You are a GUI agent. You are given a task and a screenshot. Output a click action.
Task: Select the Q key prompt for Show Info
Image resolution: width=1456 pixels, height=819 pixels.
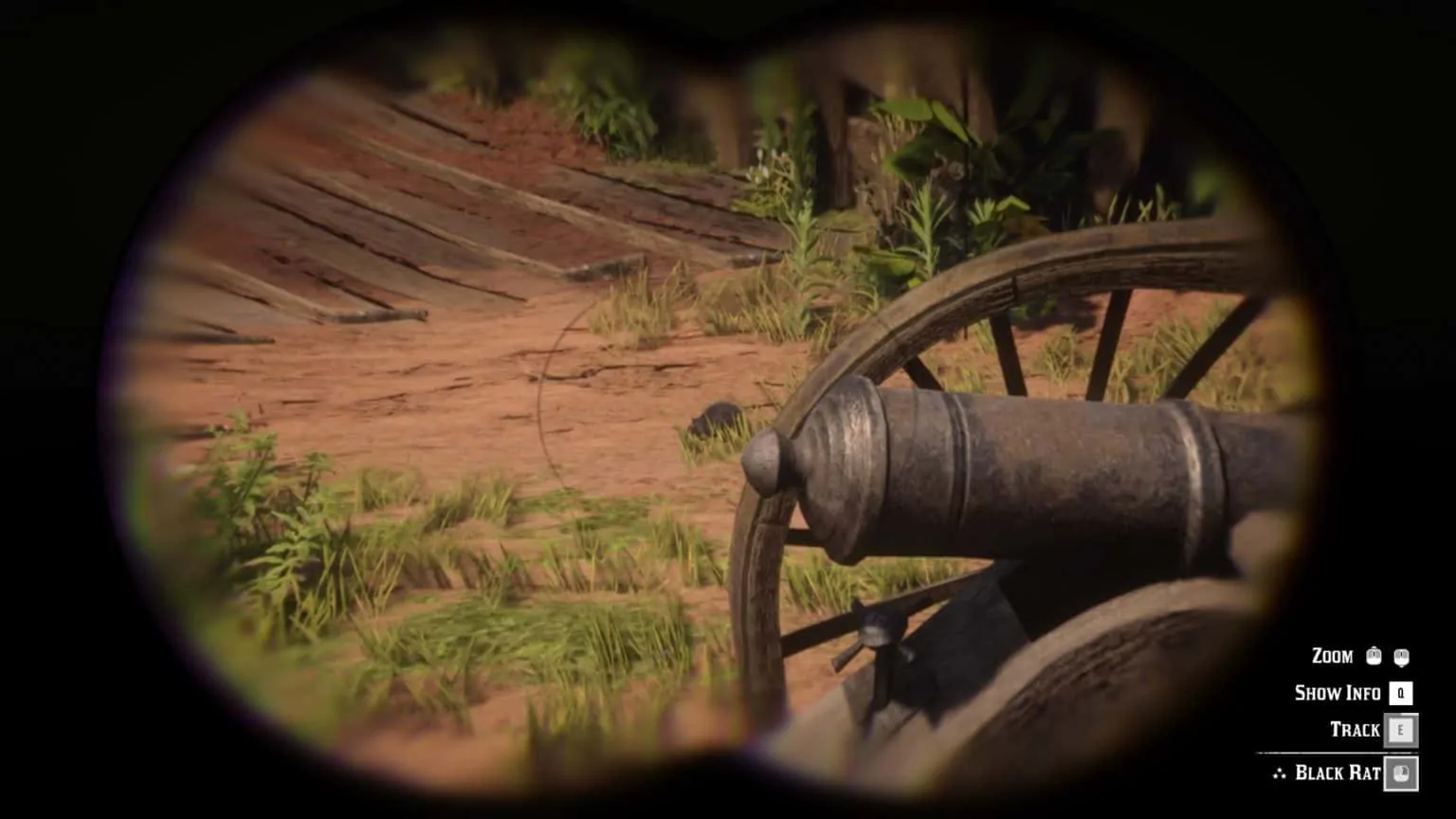1401,693
